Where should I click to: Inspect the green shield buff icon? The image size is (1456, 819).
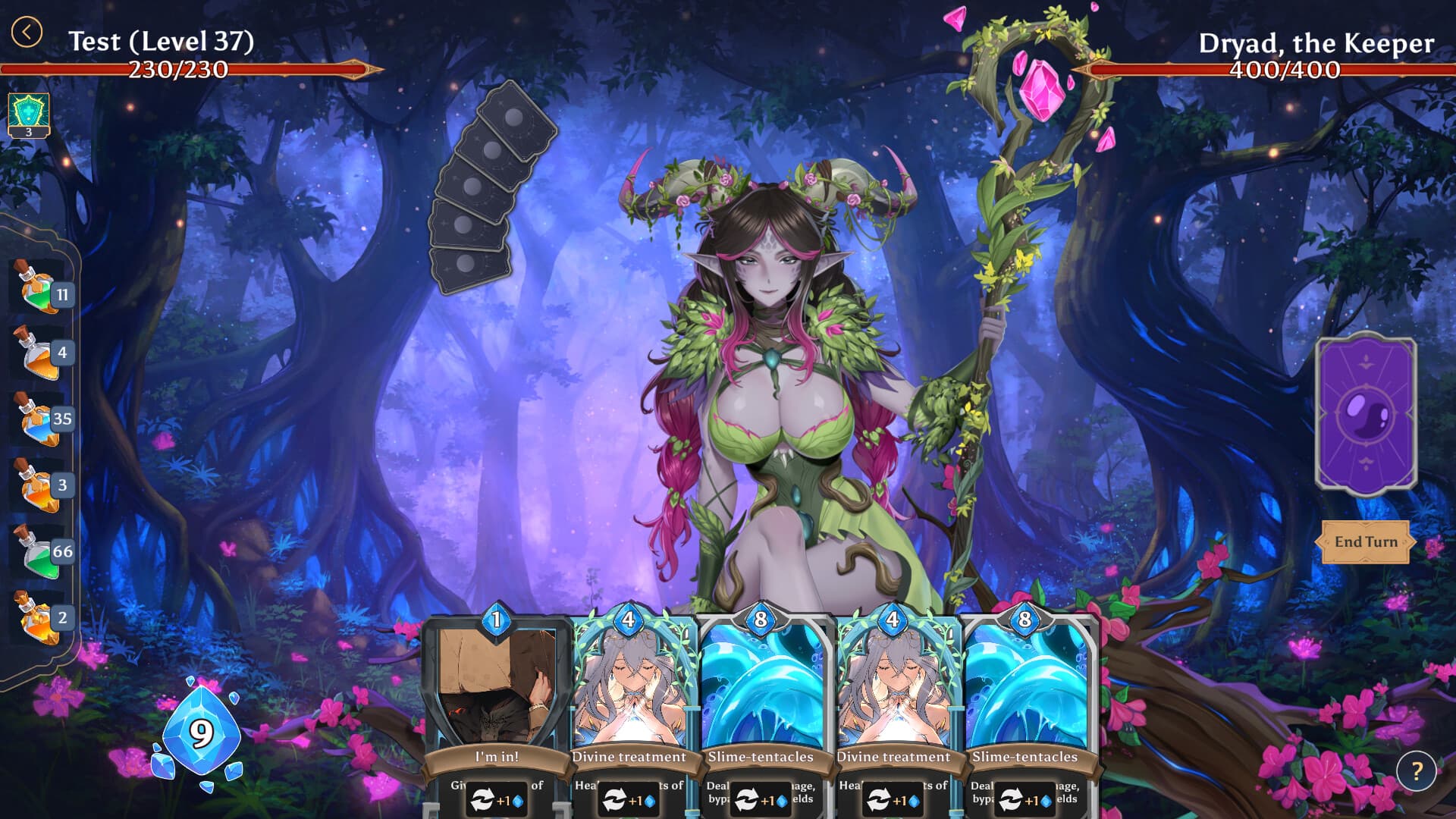click(x=29, y=114)
